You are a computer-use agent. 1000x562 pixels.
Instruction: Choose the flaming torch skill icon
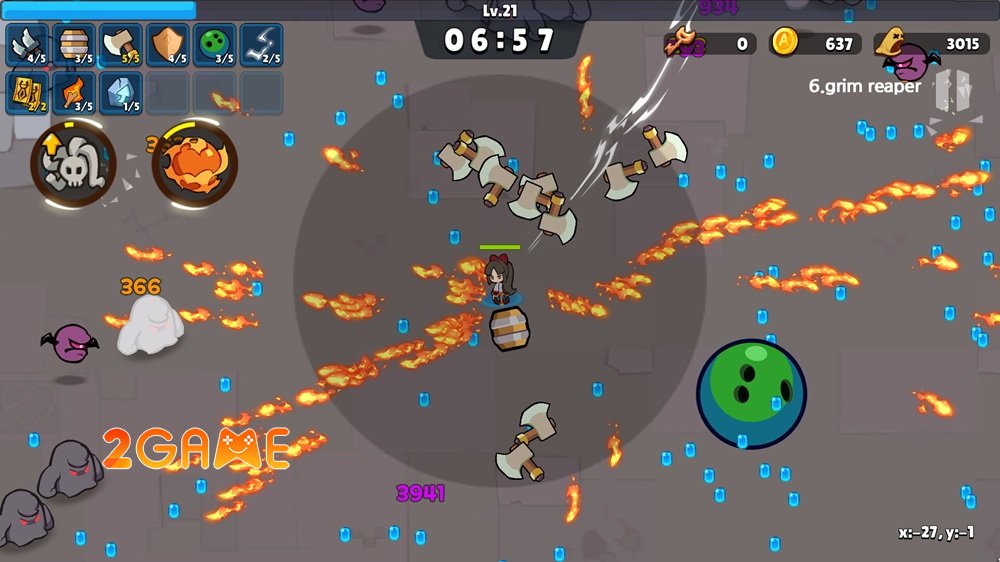tap(73, 92)
